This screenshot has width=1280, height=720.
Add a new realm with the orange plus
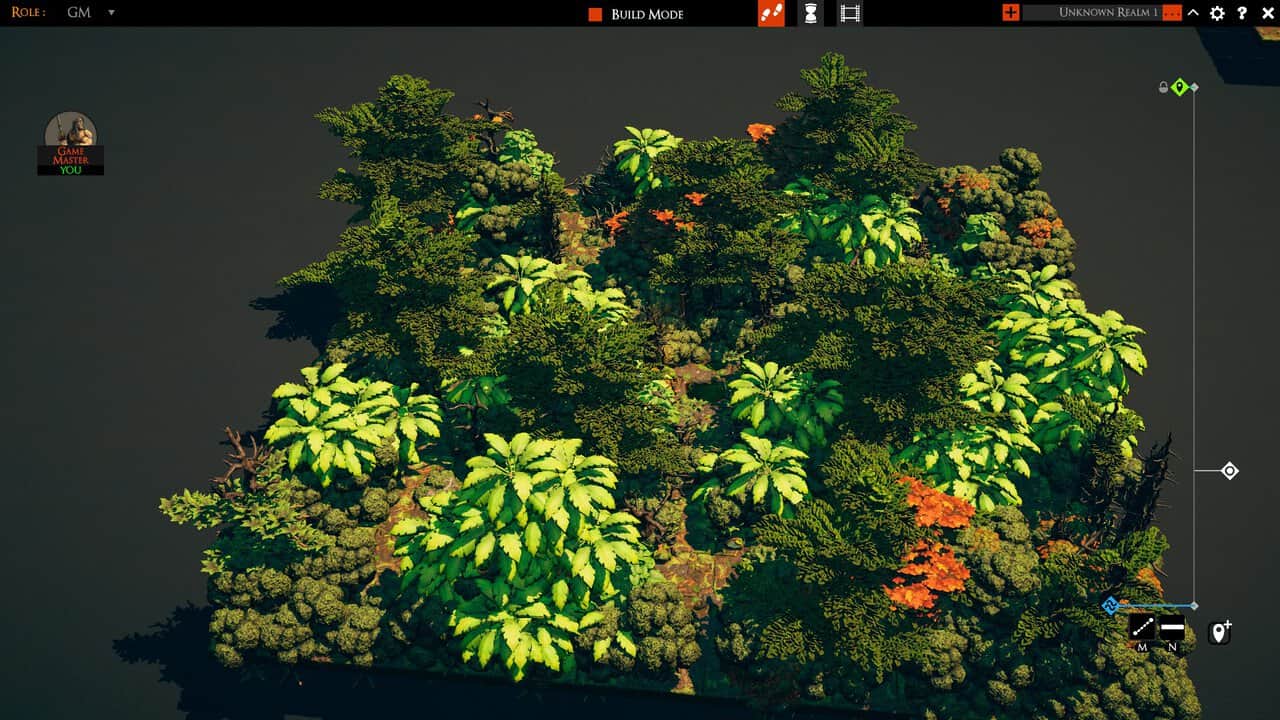point(1010,13)
